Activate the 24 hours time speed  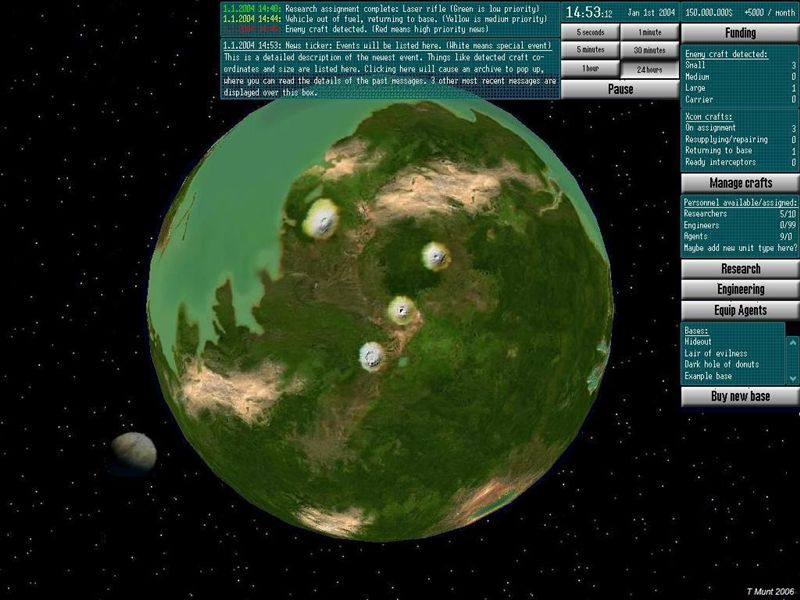tap(649, 69)
